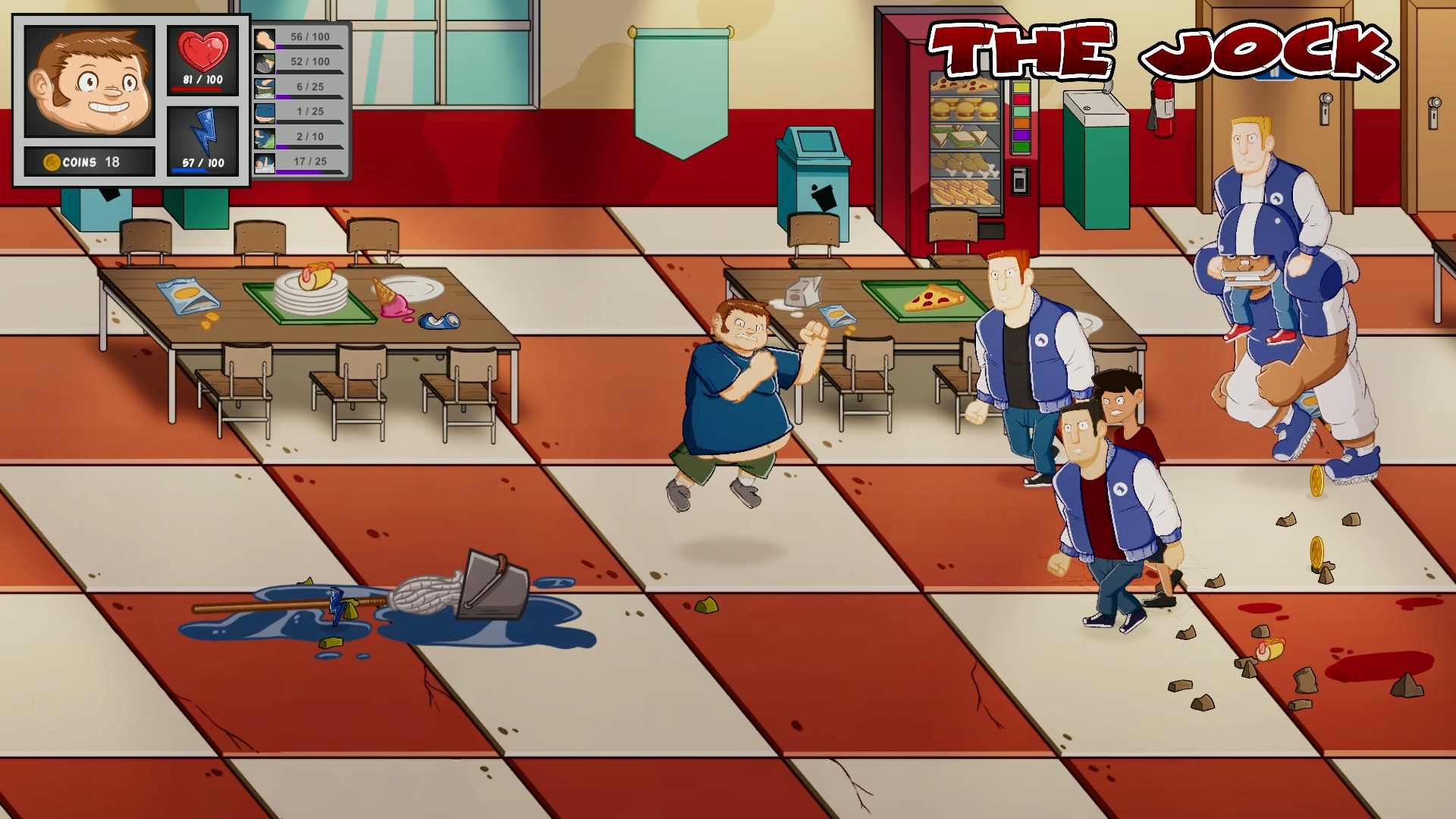
Task: Click the Coins 18 counter
Action: tap(89, 161)
